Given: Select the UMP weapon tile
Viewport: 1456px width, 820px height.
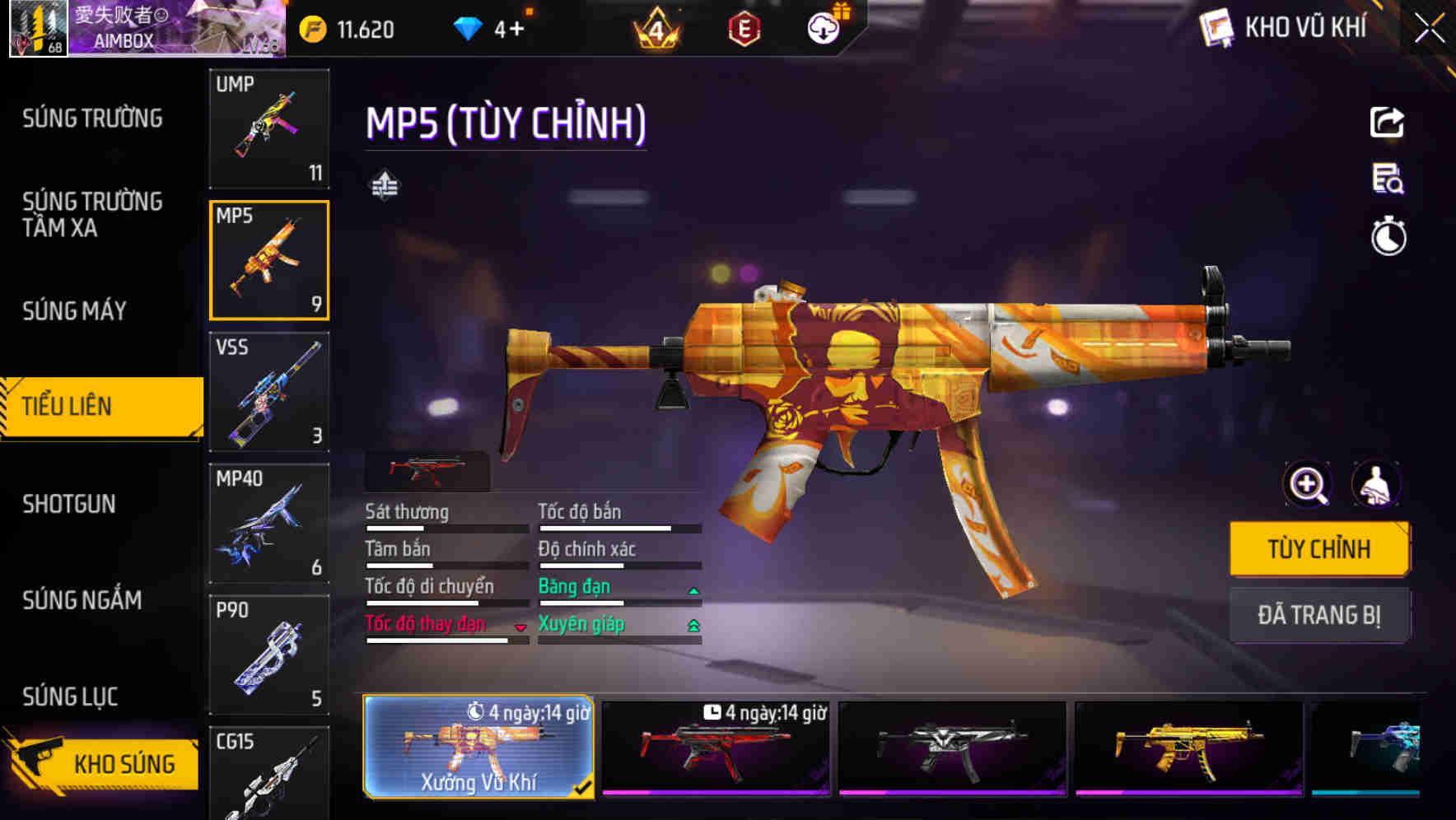Looking at the screenshot, I should pos(269,128).
